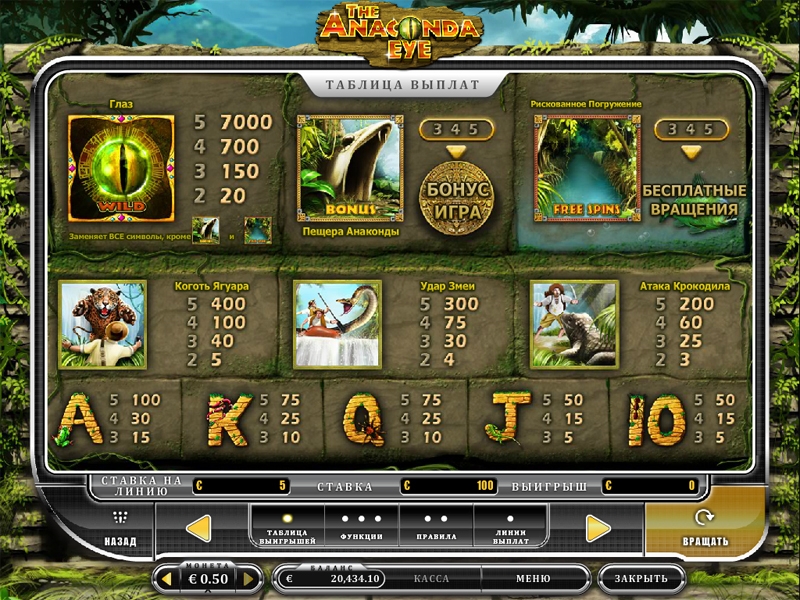
Task: Increase the coin value
Action: click(251, 578)
